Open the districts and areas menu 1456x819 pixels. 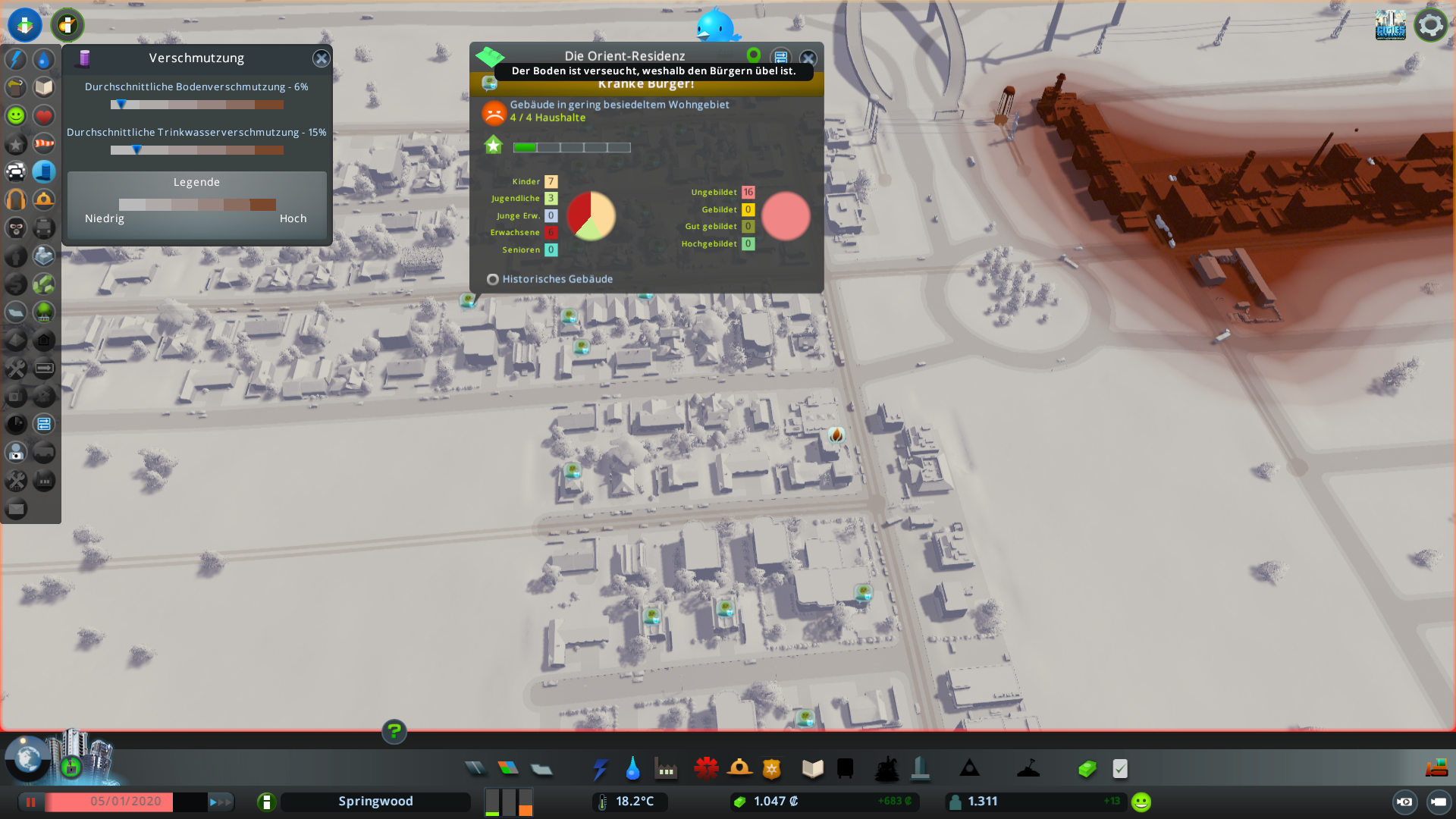pos(541,768)
